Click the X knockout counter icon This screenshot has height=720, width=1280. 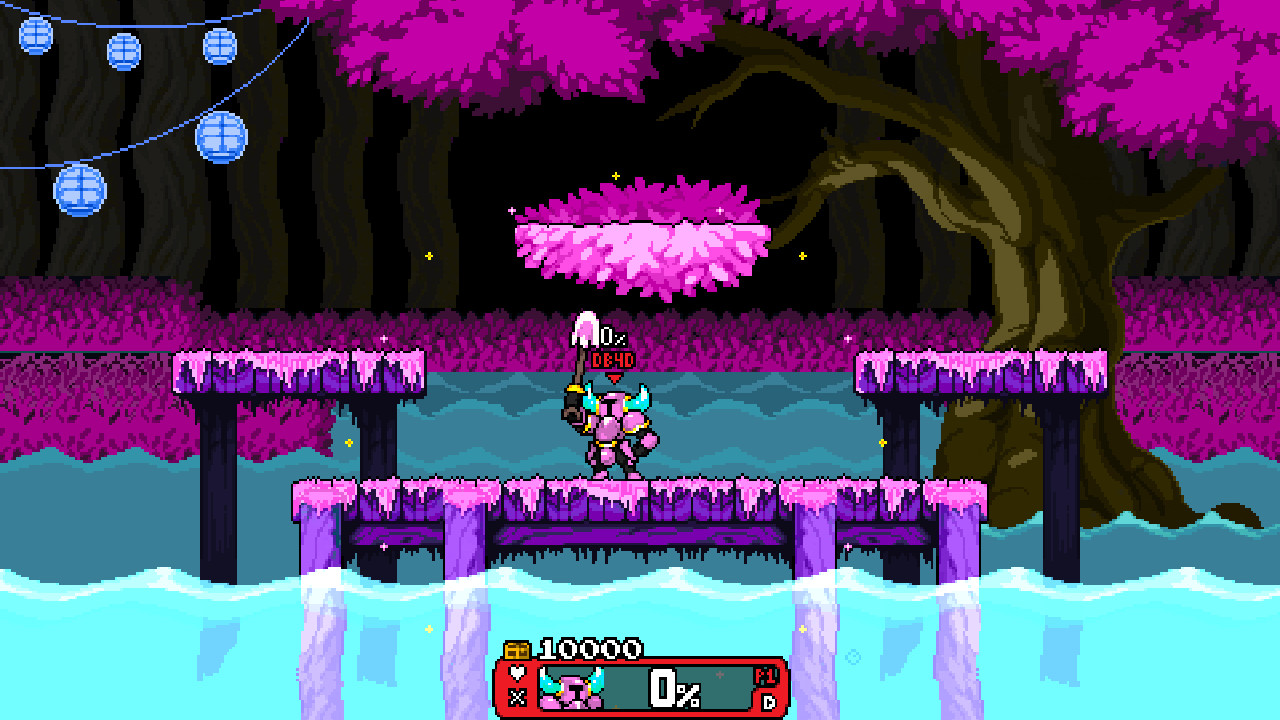coord(517,697)
